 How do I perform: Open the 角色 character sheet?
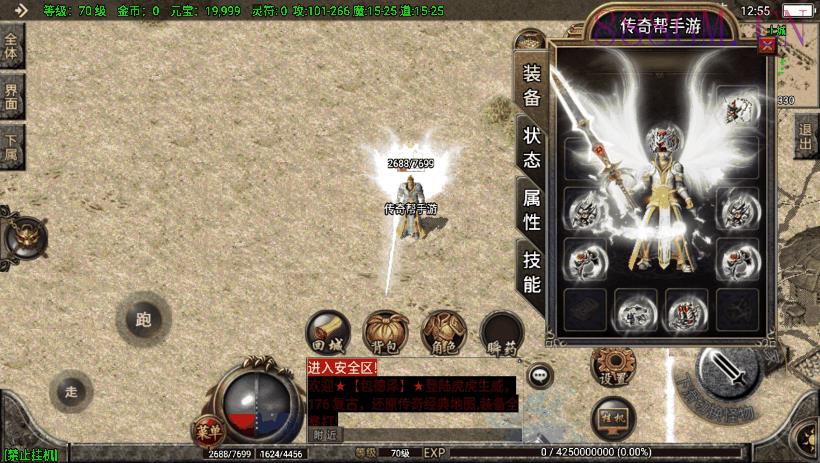(443, 331)
